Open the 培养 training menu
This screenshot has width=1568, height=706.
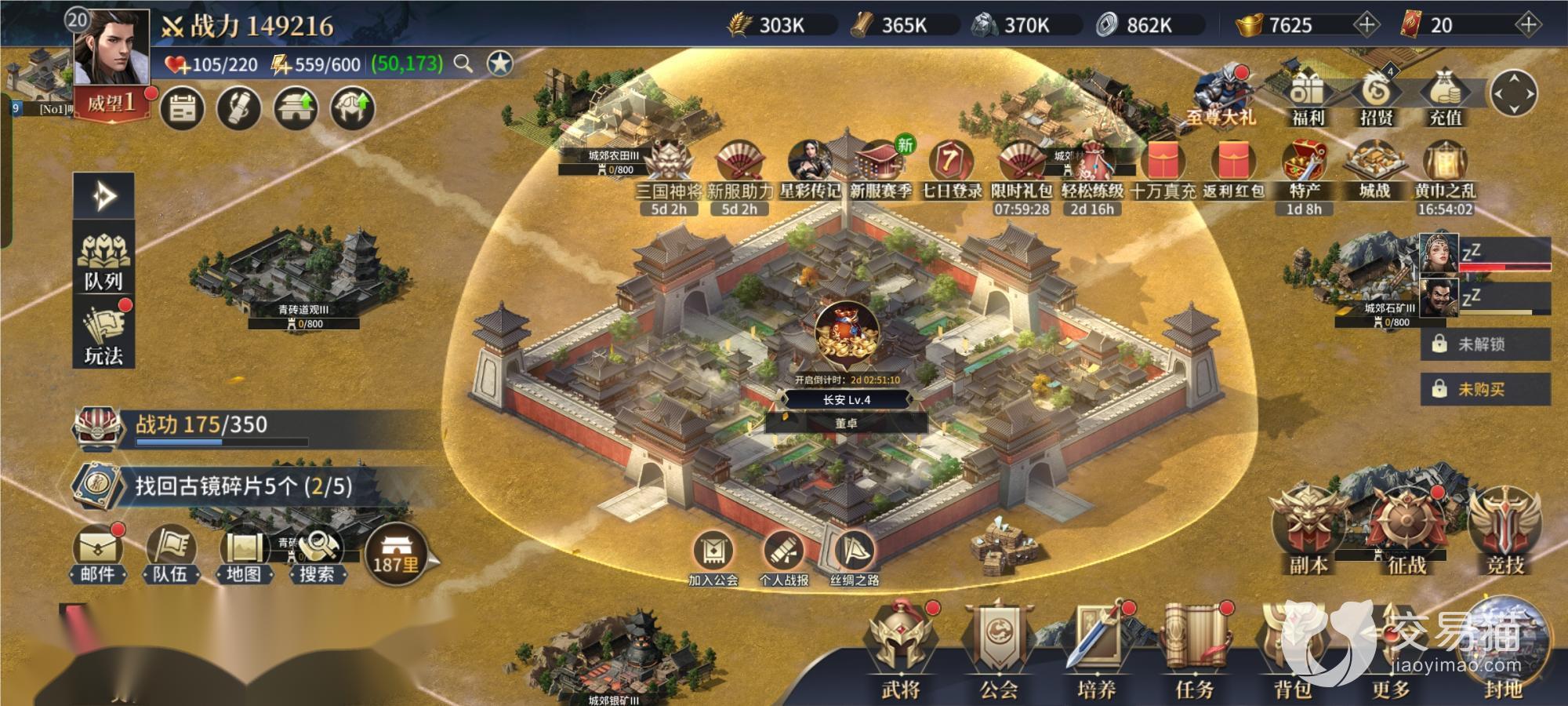pos(1096,651)
